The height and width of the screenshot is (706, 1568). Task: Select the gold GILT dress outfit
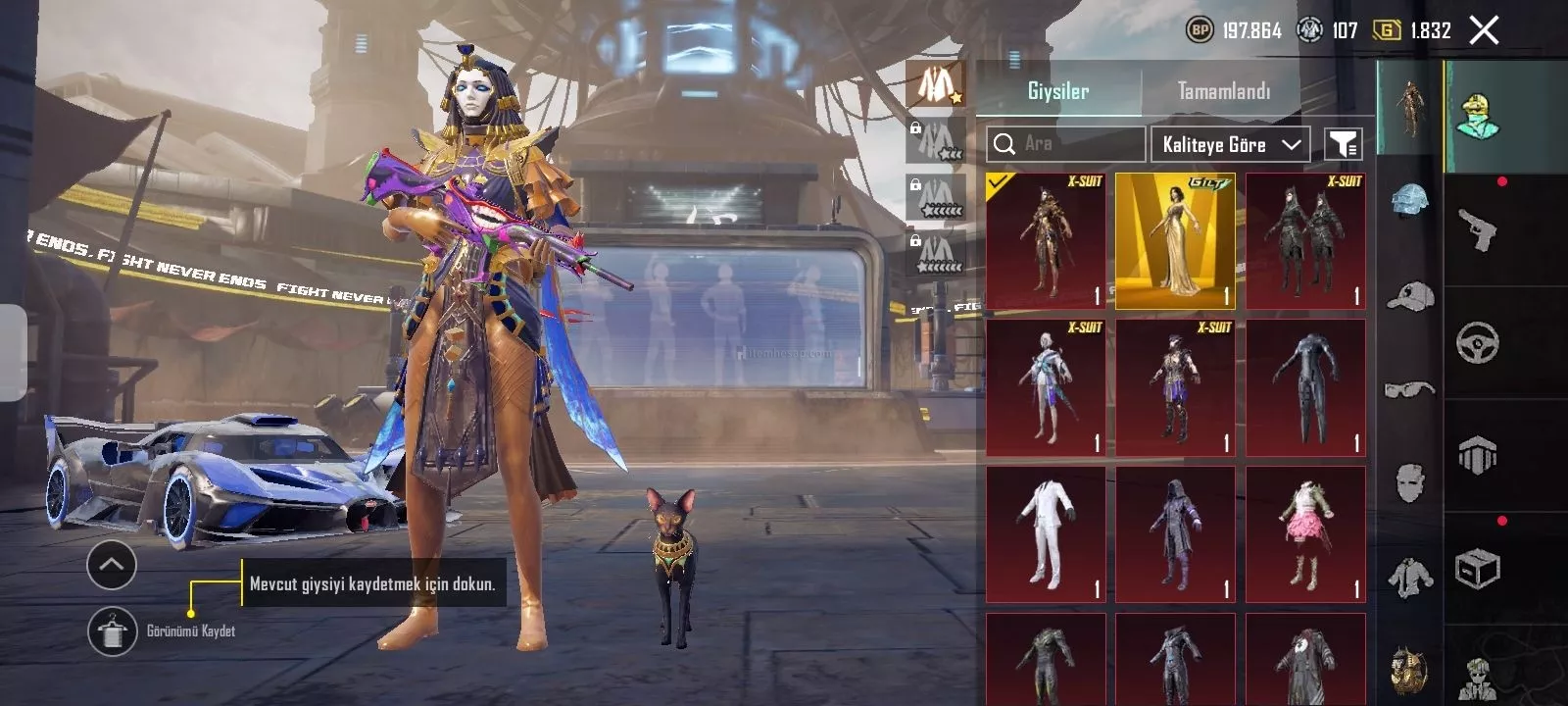pos(1175,240)
